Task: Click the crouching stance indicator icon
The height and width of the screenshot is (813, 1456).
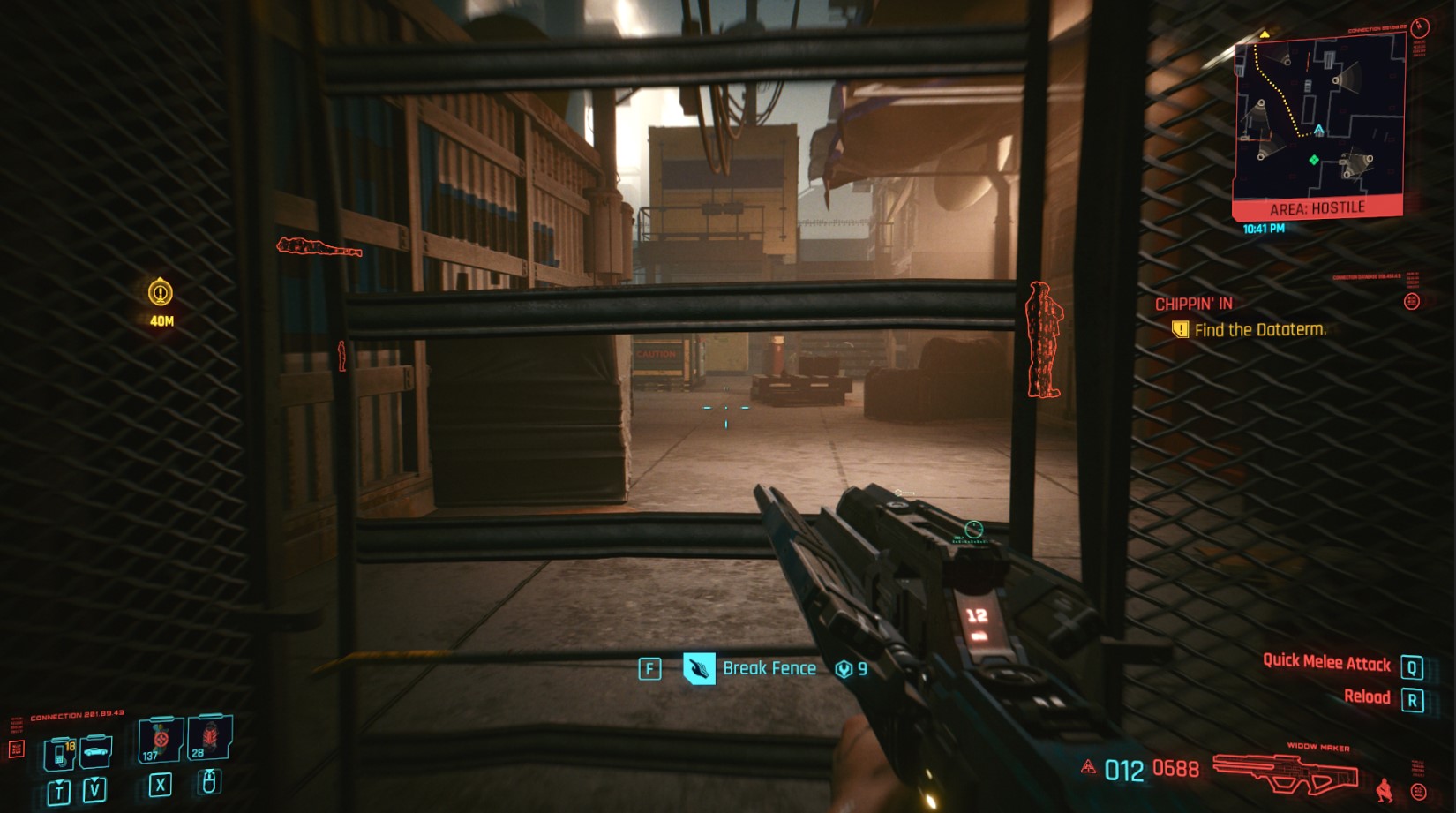Action: [1384, 788]
